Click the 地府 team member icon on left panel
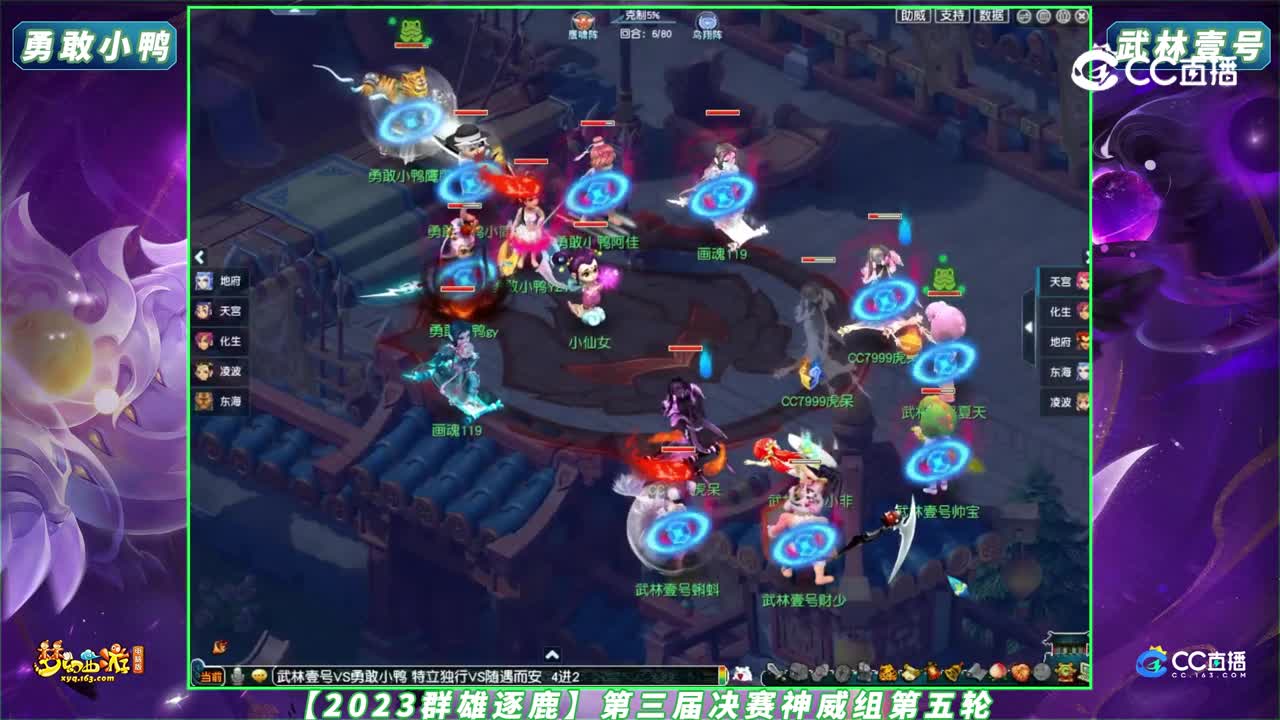This screenshot has height=720, width=1280. tap(203, 281)
